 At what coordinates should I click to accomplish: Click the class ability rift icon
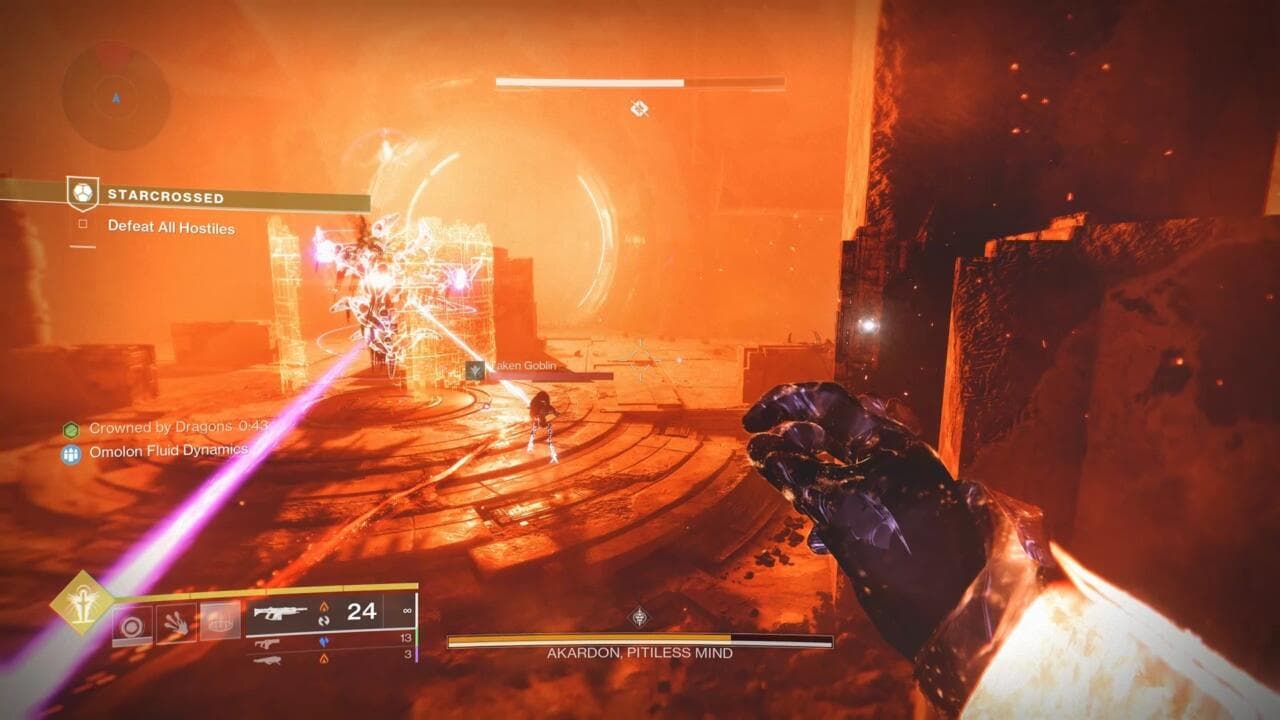click(x=221, y=621)
